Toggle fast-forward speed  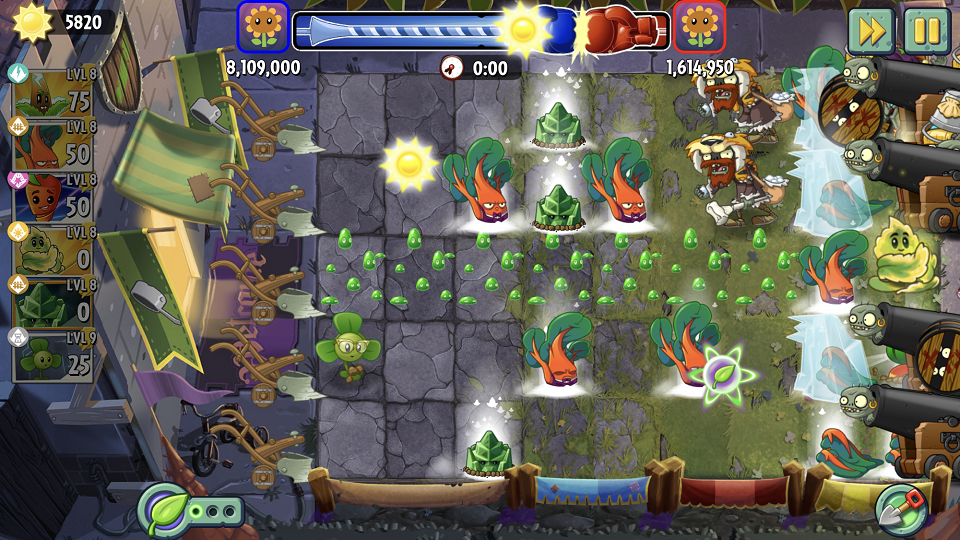click(872, 31)
